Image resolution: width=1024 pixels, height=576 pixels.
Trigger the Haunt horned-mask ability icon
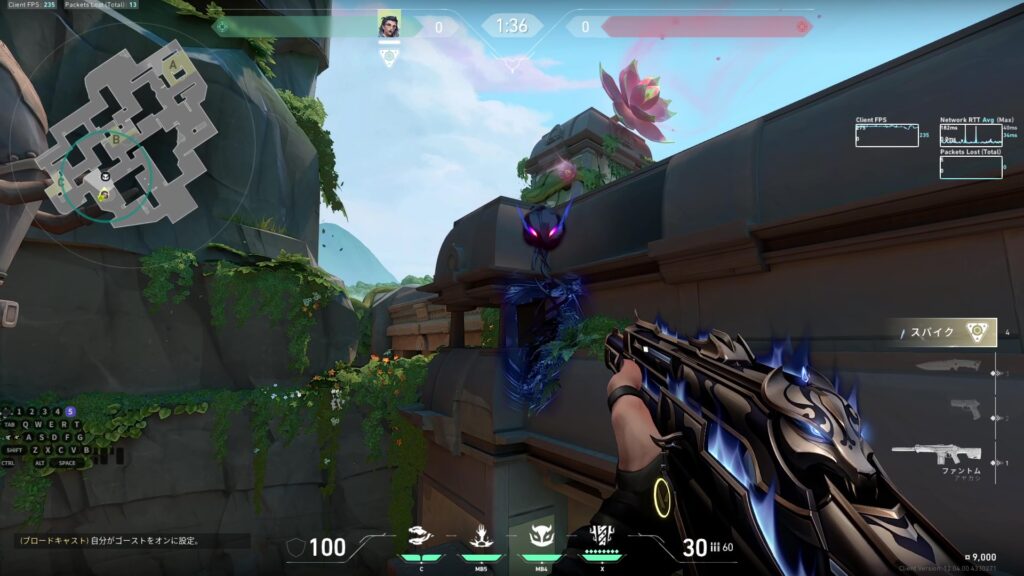541,538
